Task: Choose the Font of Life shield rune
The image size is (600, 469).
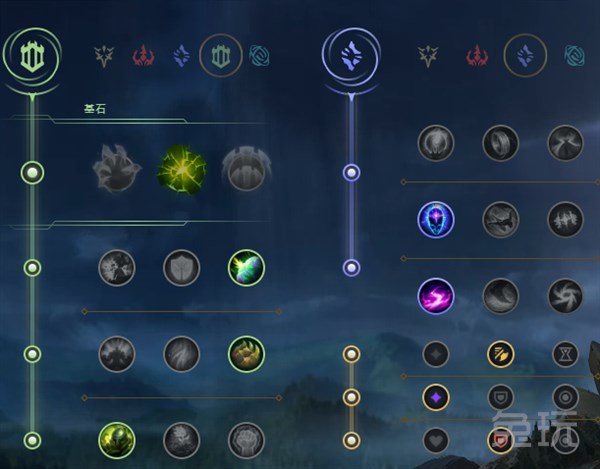Action: 181,268
